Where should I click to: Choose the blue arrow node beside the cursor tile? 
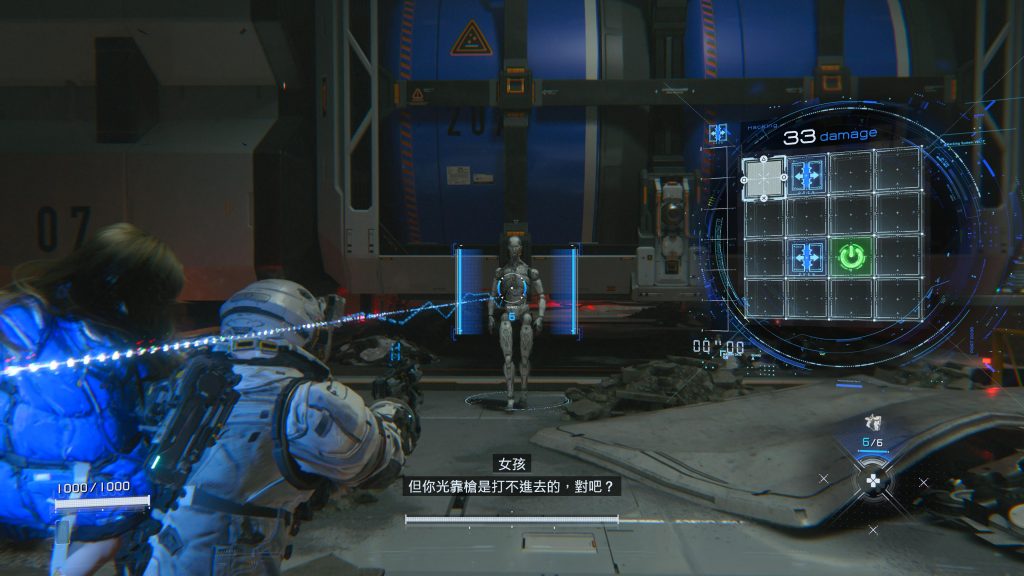tap(807, 176)
